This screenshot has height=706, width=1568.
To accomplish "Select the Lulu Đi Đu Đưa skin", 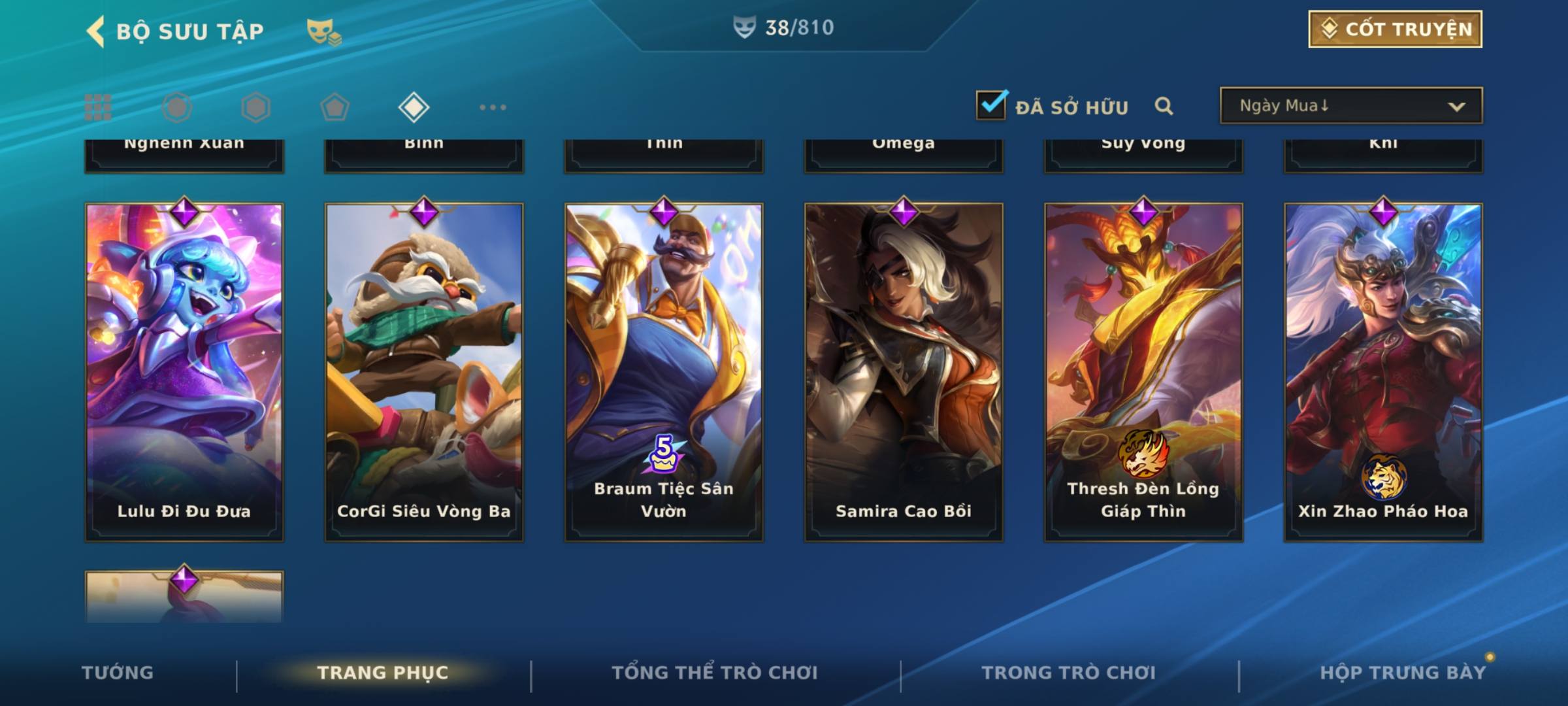I will [184, 371].
